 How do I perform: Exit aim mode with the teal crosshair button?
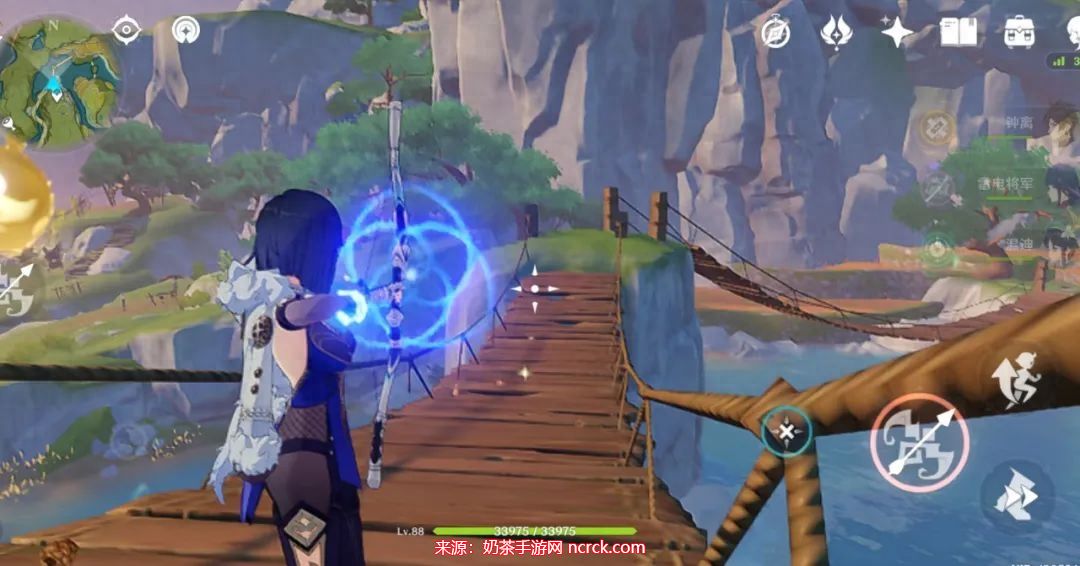(x=787, y=432)
